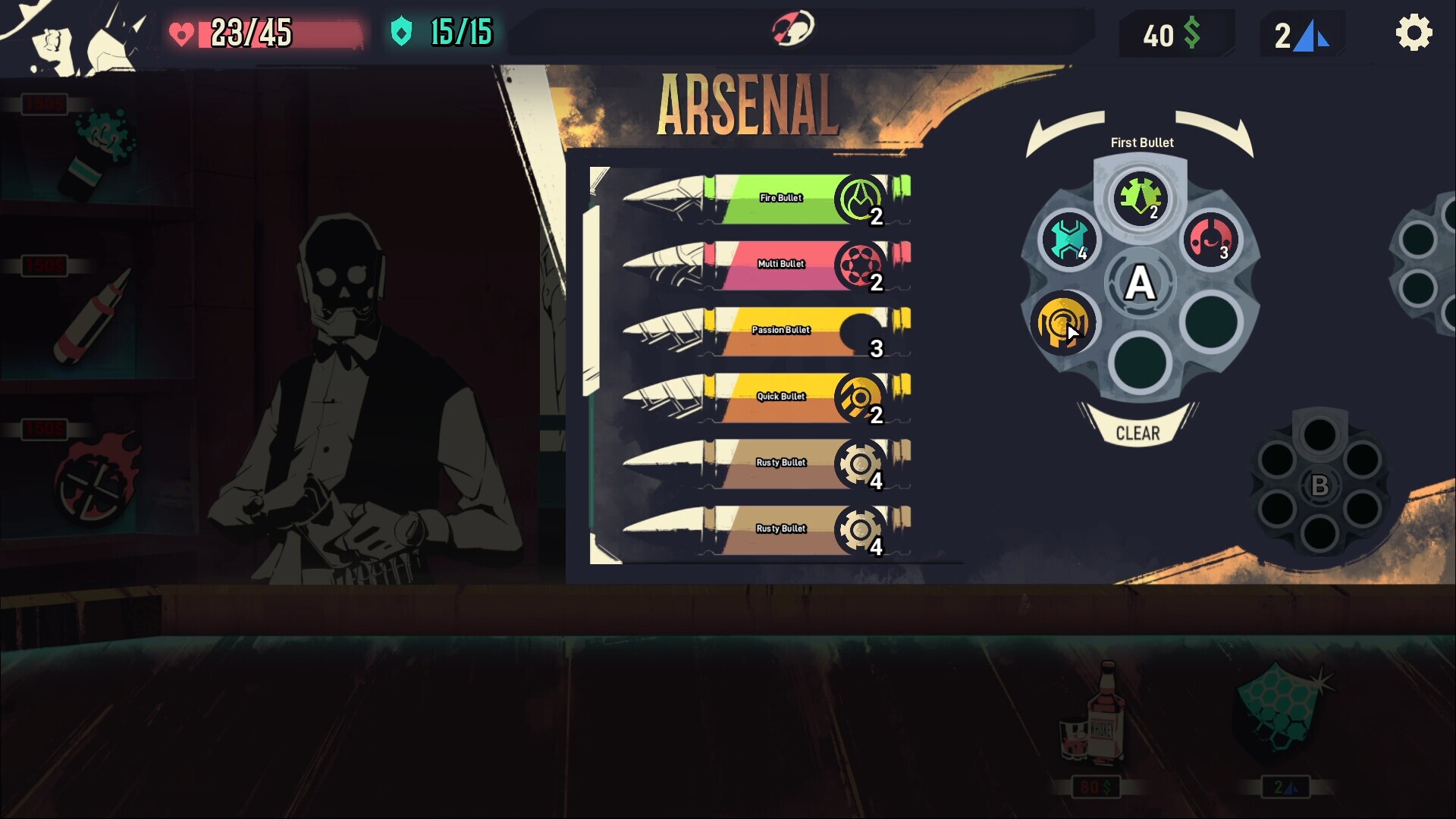The width and height of the screenshot is (1456, 819).
Task: Select the teal shield bullet in the cylinder
Action: coord(1069,240)
